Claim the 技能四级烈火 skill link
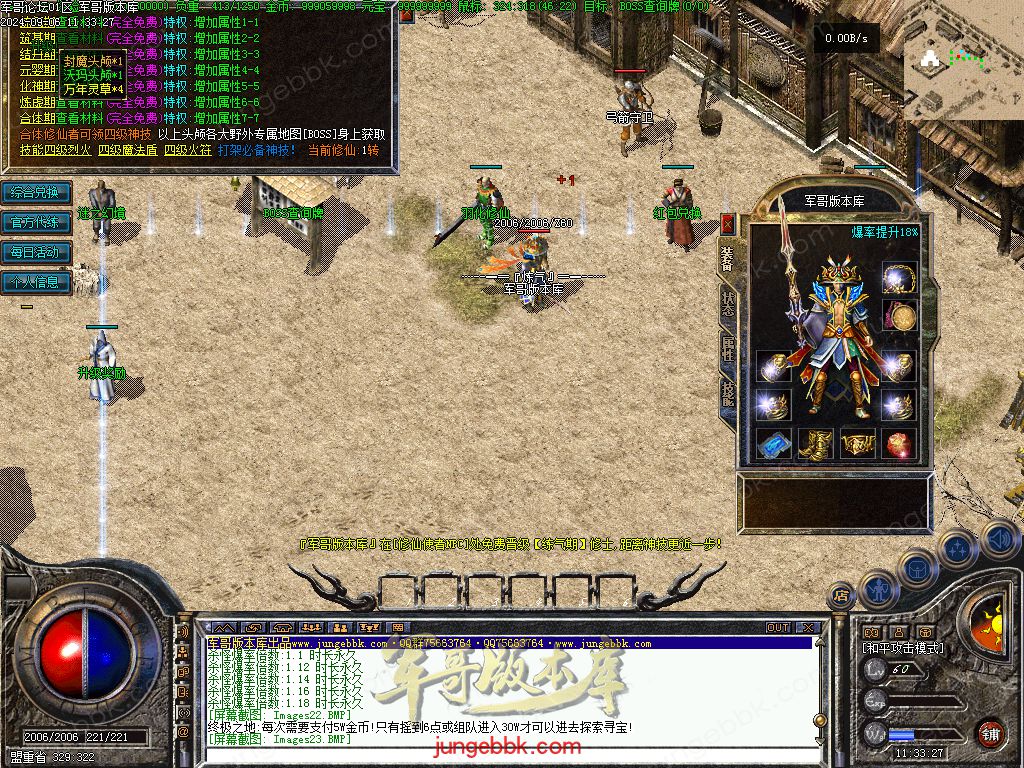The width and height of the screenshot is (1024, 768). click(x=54, y=150)
